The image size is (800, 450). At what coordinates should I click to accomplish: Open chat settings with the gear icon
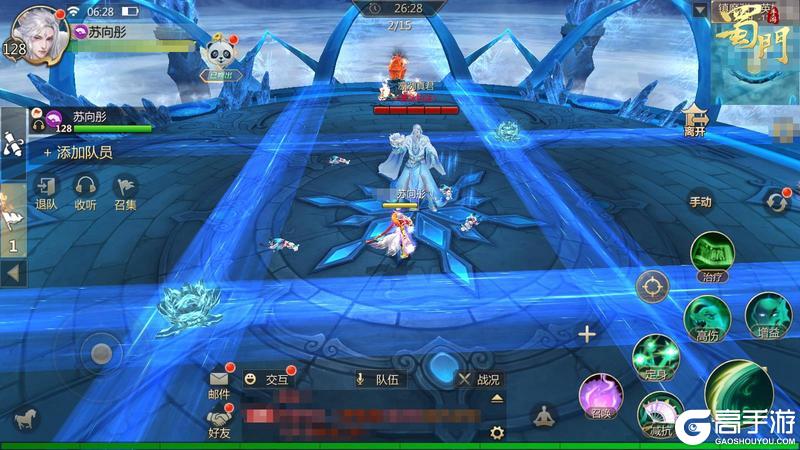click(x=496, y=432)
